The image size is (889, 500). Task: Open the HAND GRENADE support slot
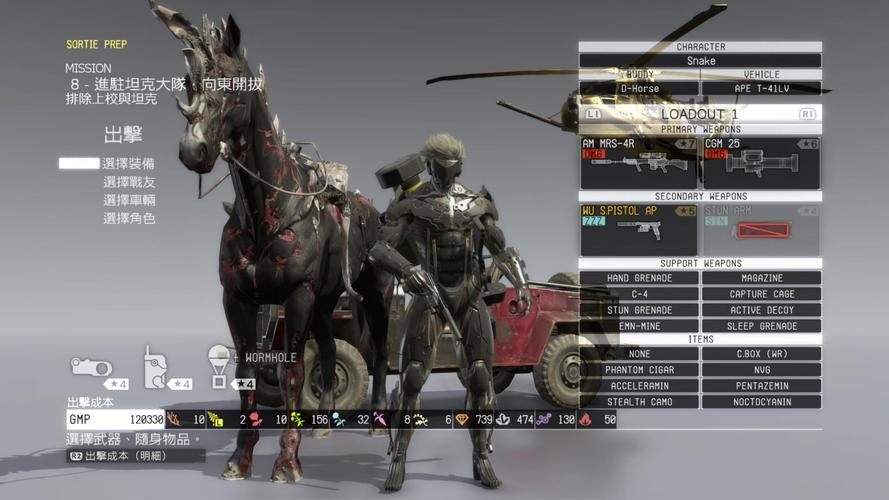click(x=639, y=278)
